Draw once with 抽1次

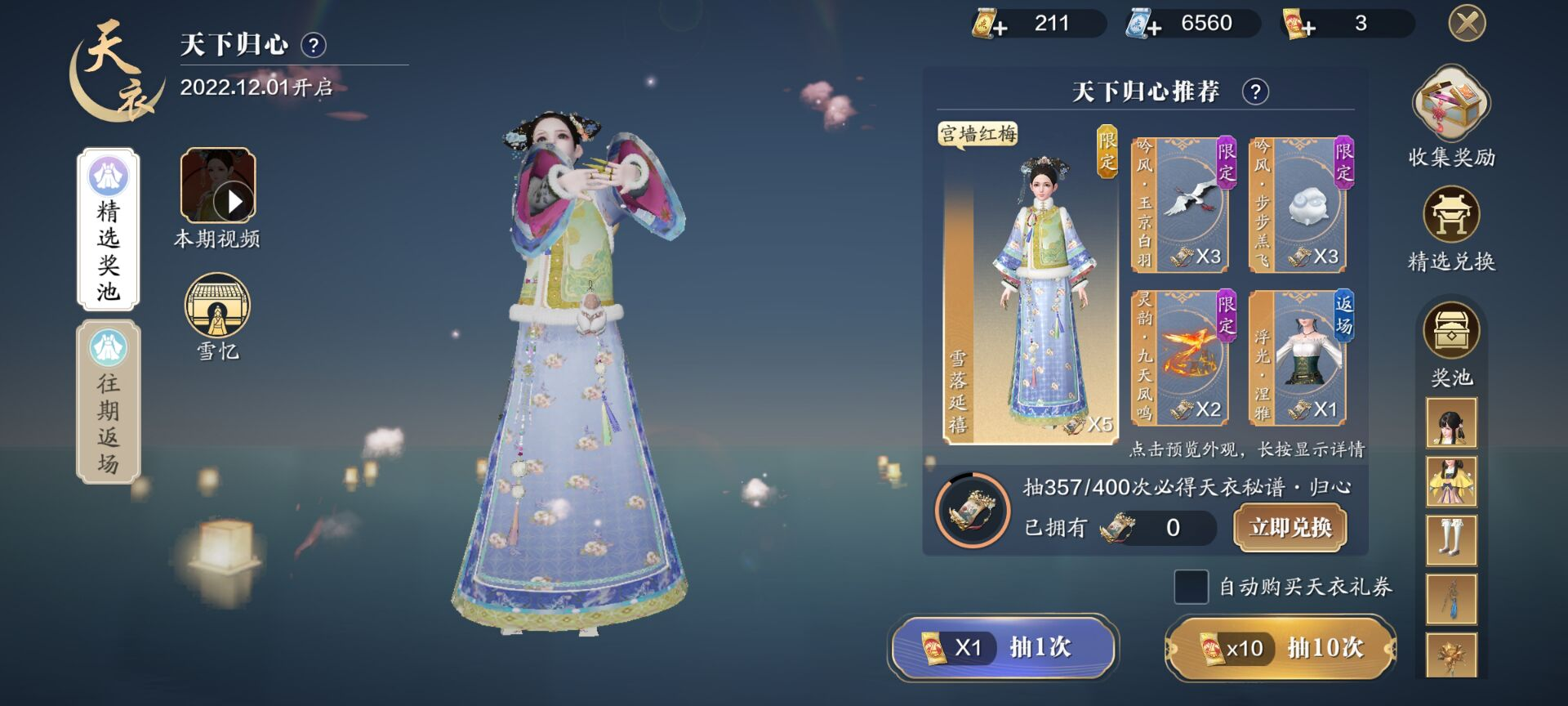coord(1003,647)
